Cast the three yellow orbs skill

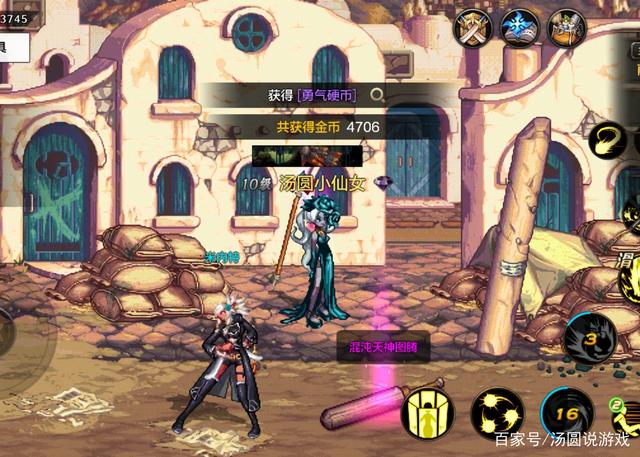coord(498,412)
